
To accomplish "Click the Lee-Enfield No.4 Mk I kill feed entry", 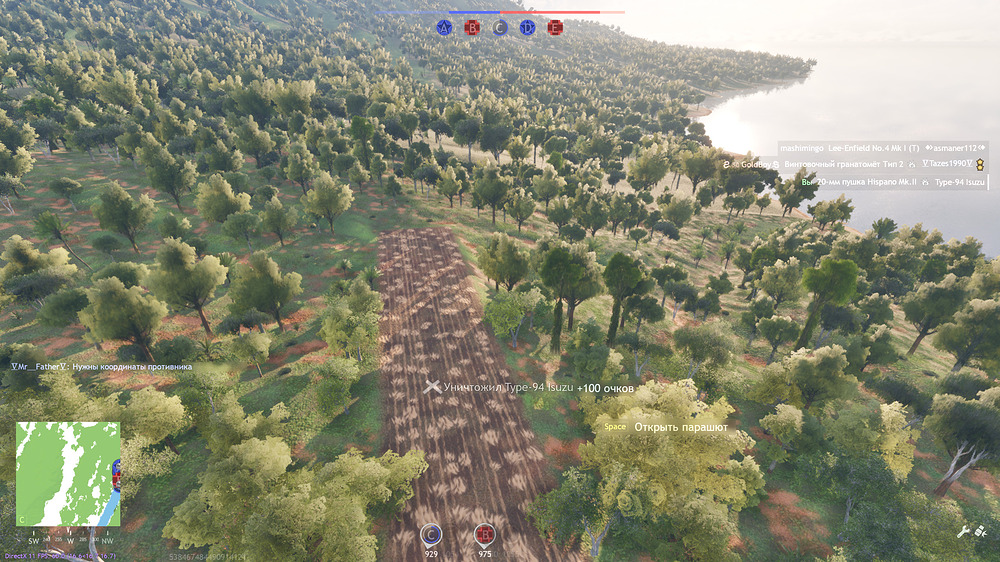I will (x=878, y=147).
